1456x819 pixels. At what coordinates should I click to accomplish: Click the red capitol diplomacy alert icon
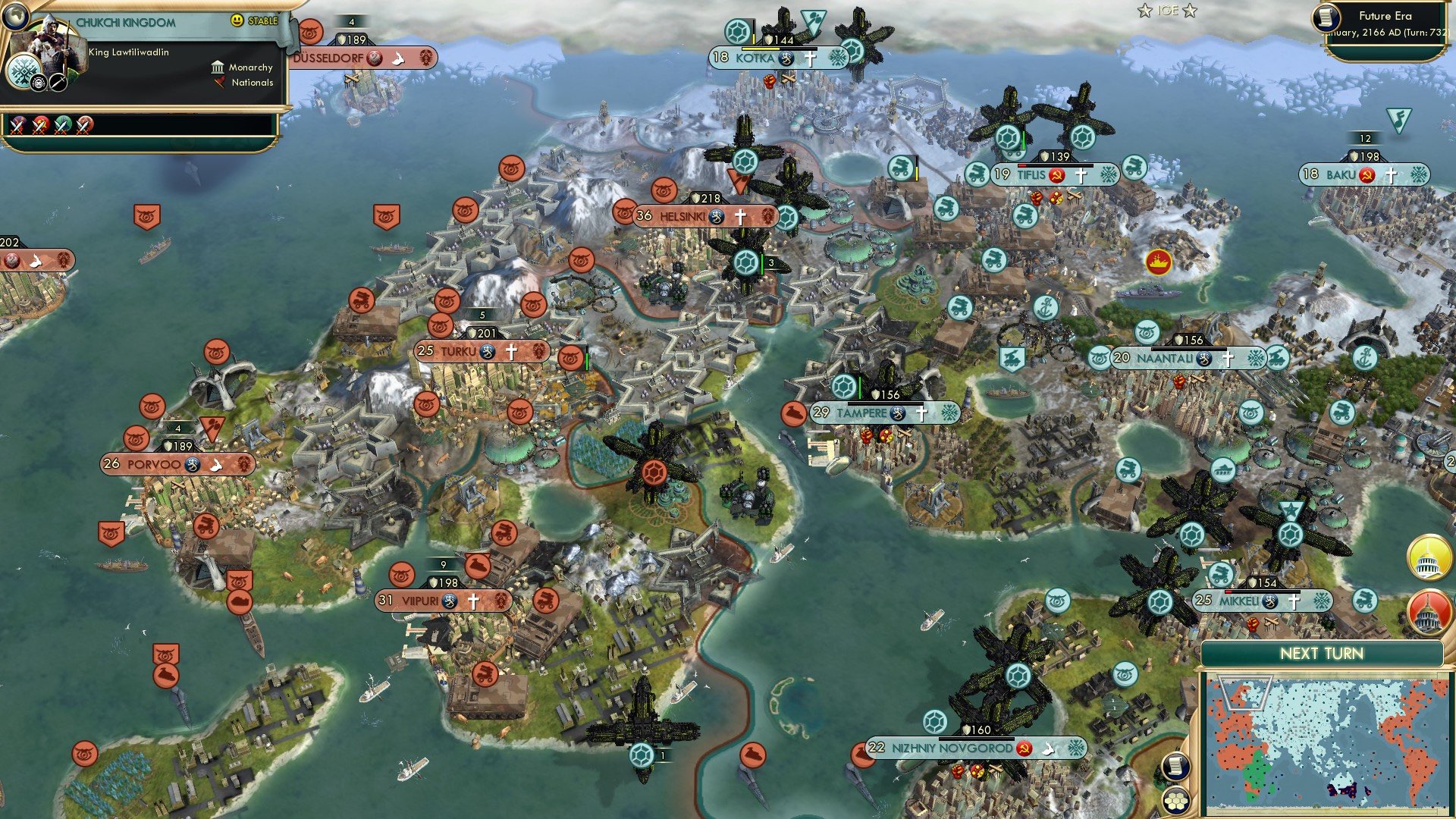(x=1428, y=613)
